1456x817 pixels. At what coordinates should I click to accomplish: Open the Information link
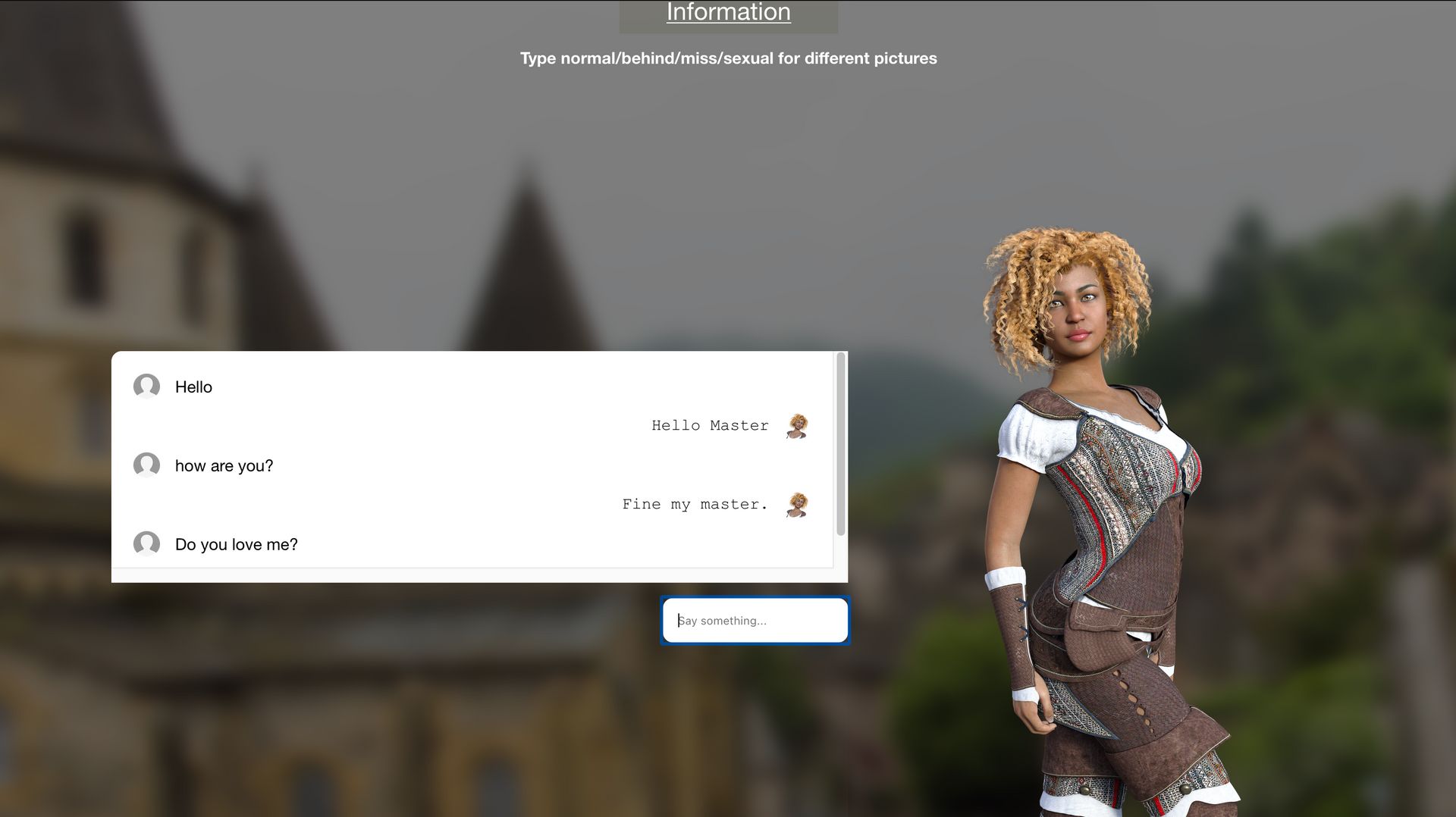tap(728, 13)
